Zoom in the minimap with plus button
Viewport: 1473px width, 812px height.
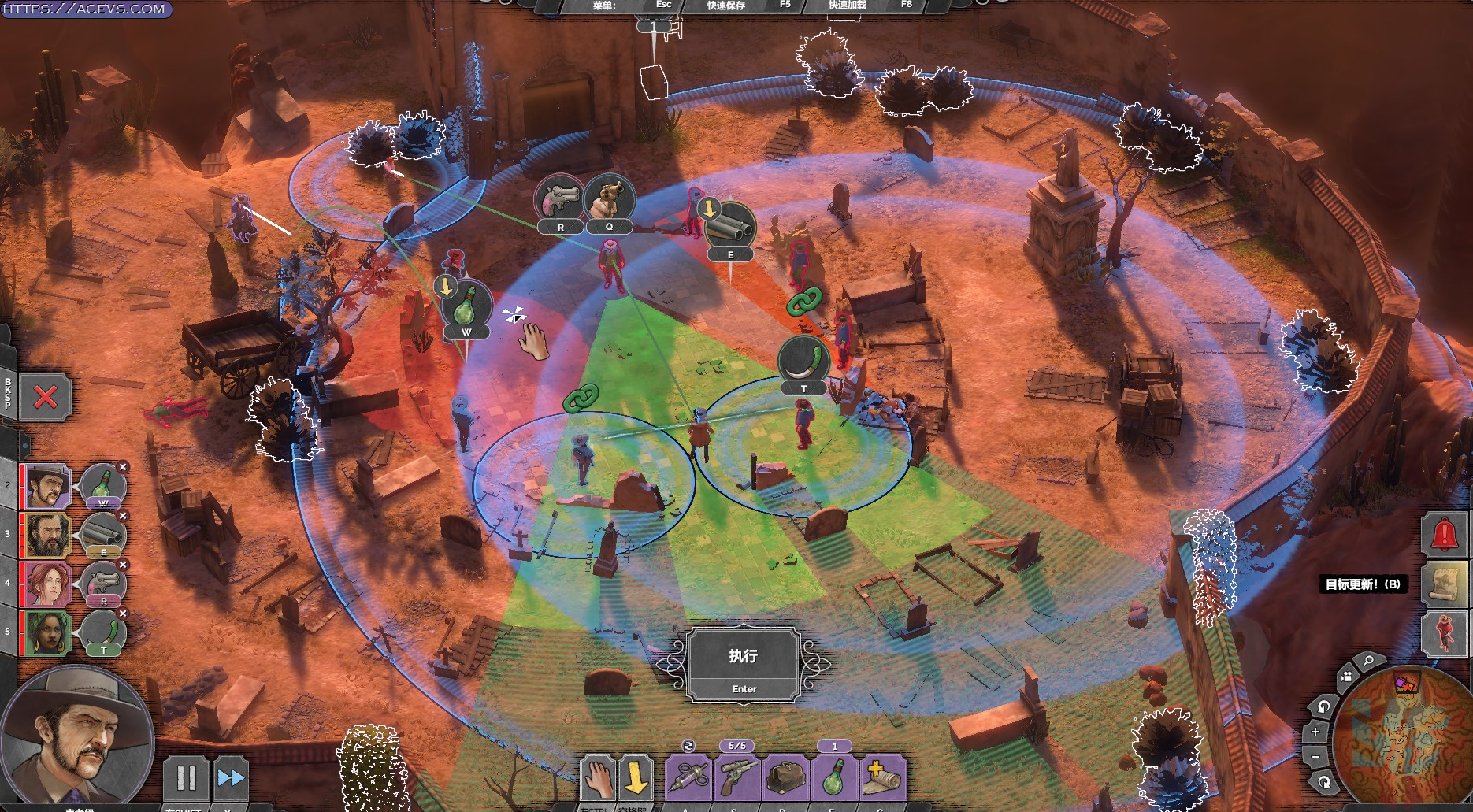(1315, 732)
